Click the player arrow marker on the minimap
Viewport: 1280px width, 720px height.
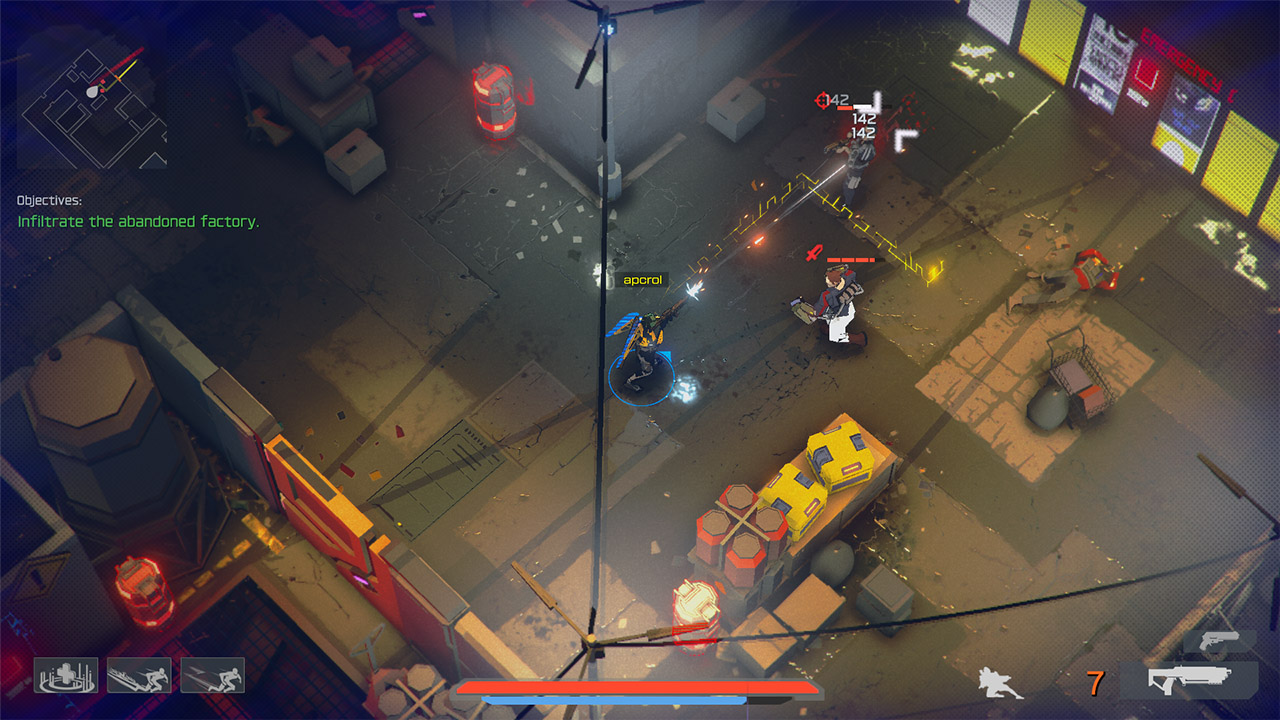pos(92,92)
